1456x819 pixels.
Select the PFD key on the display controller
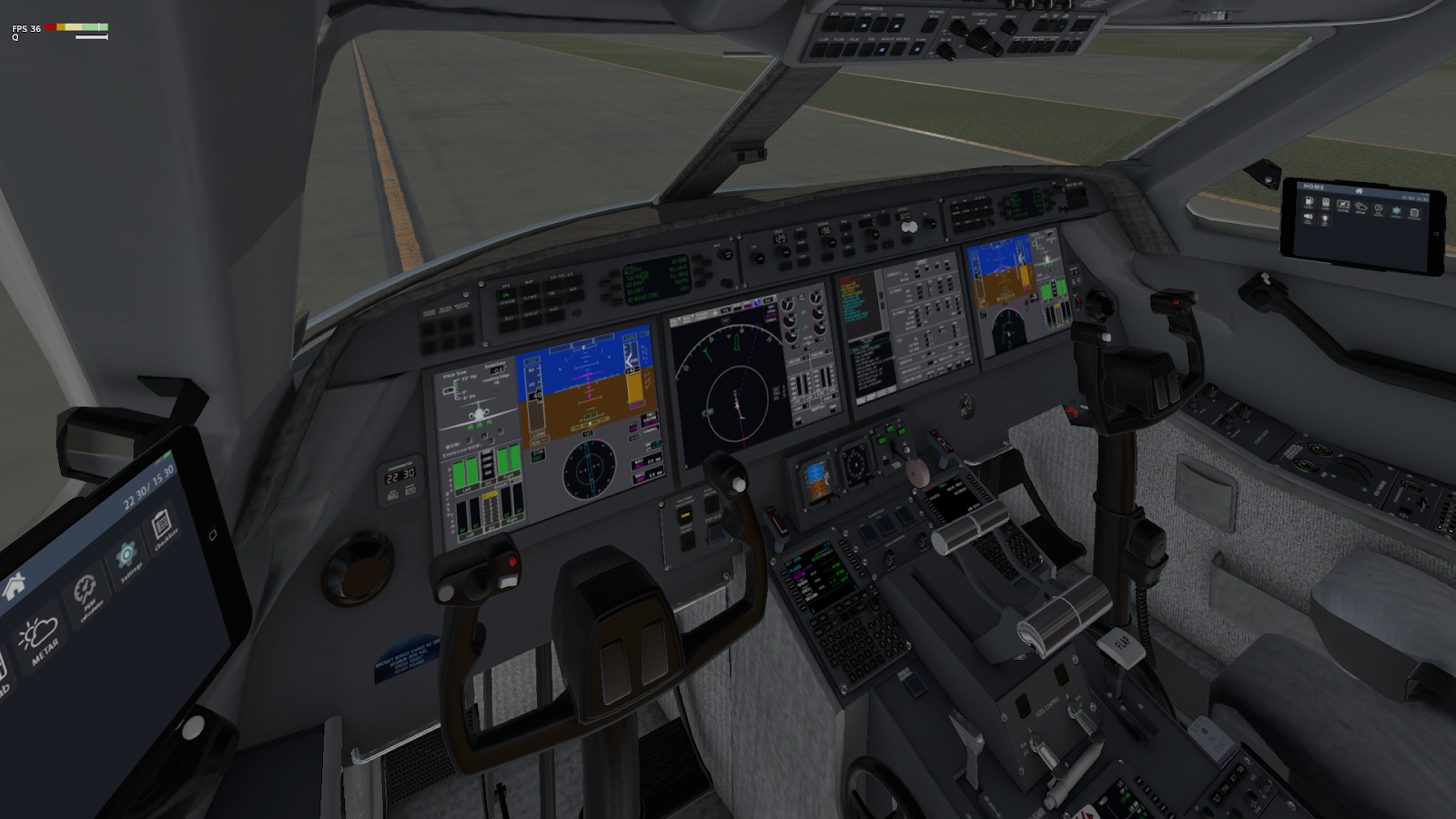pyautogui.click(x=506, y=293)
